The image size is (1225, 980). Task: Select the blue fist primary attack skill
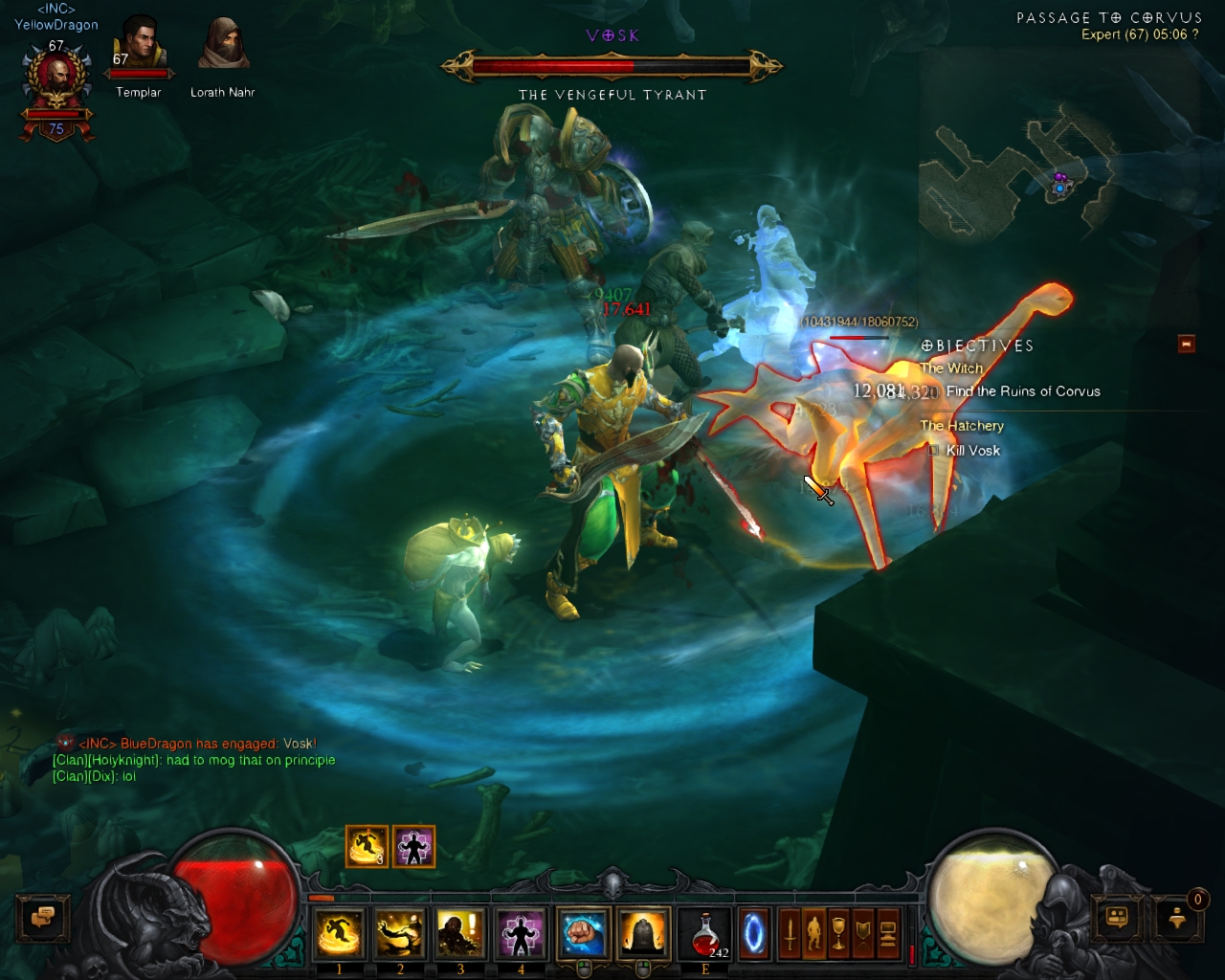point(583,933)
